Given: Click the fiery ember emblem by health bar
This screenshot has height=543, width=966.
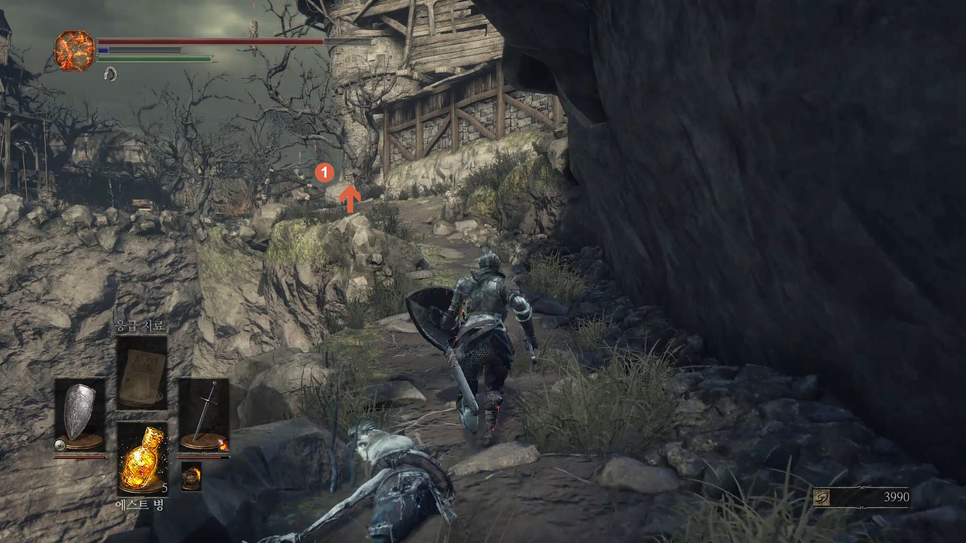Looking at the screenshot, I should coord(74,51).
